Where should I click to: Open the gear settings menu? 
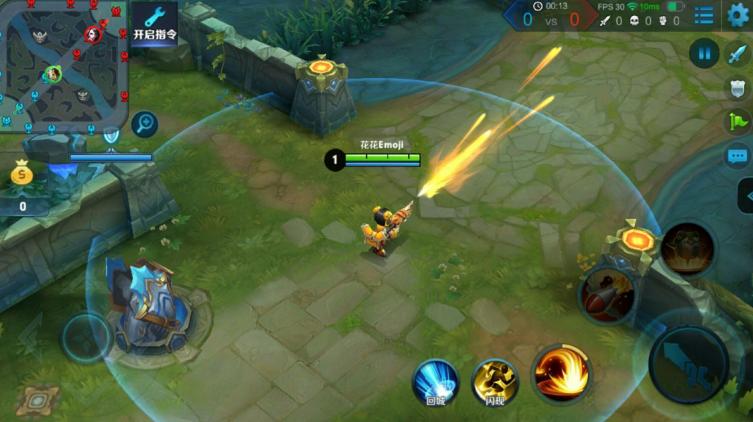[x=738, y=14]
